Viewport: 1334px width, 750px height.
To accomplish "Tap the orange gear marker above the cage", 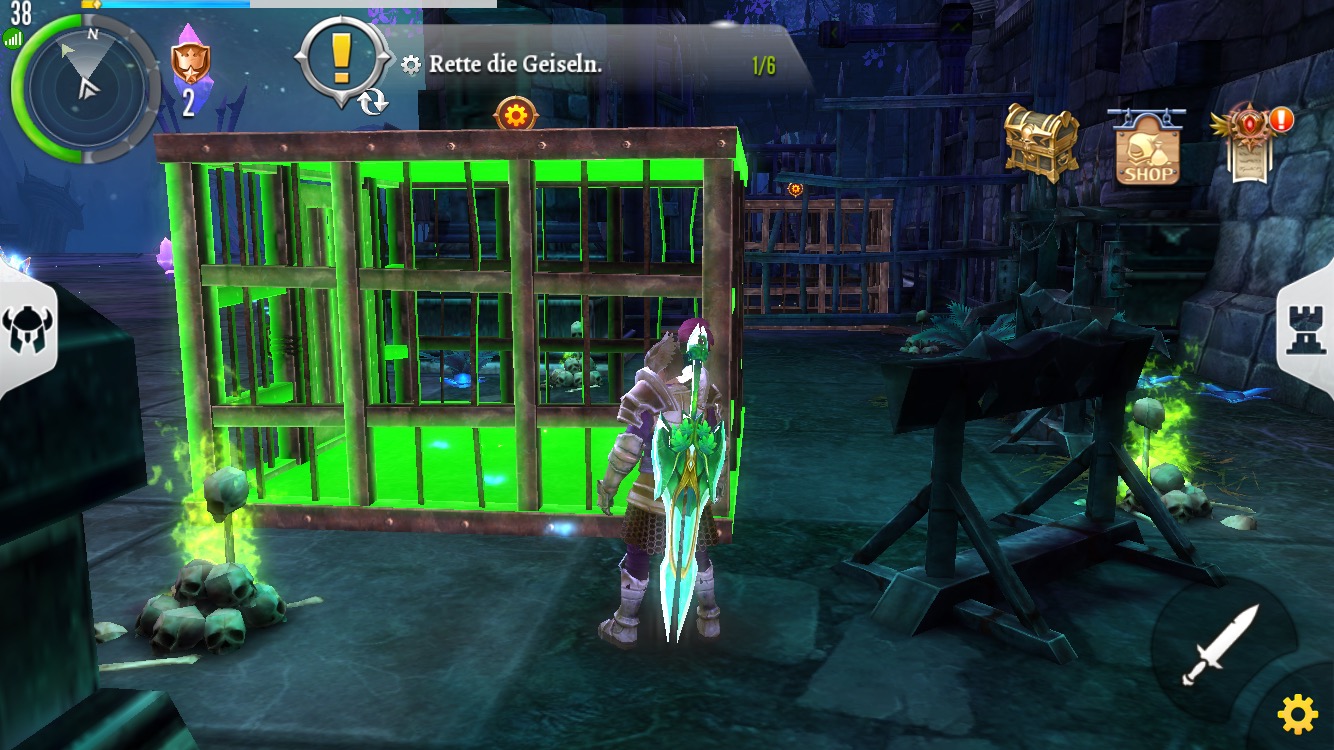I will 516,115.
